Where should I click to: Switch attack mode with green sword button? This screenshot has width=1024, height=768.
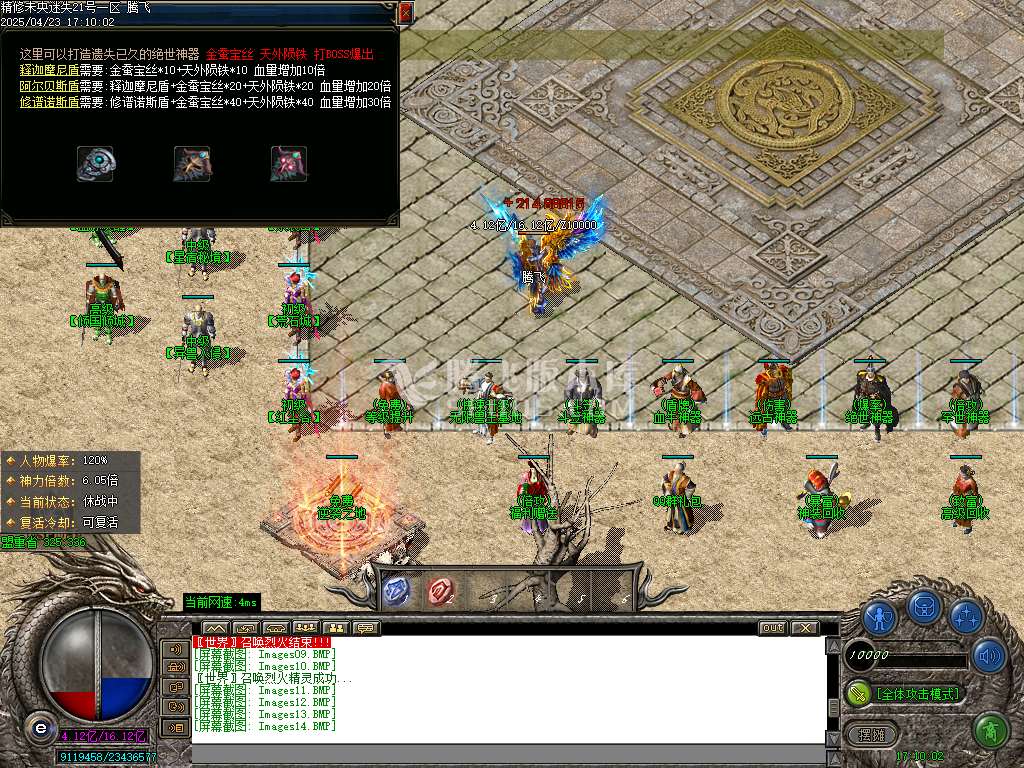tap(859, 693)
